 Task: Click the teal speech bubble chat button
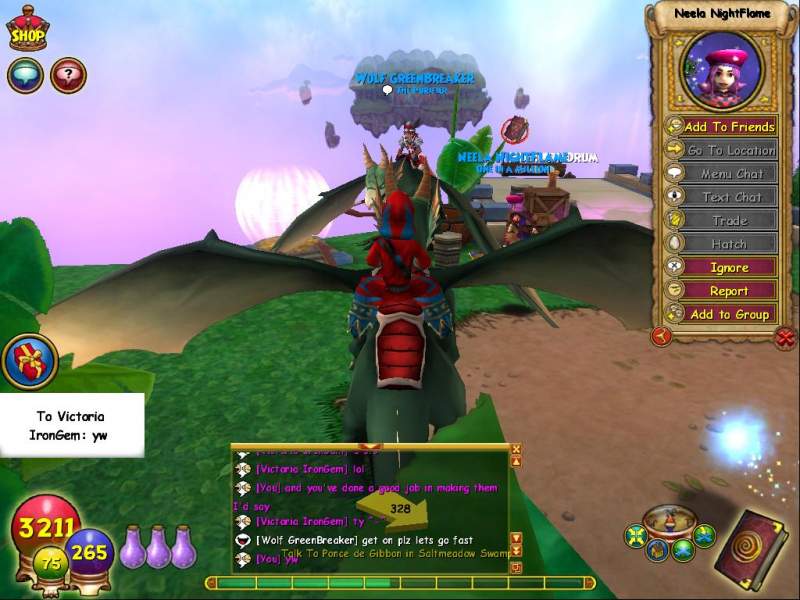pos(25,75)
